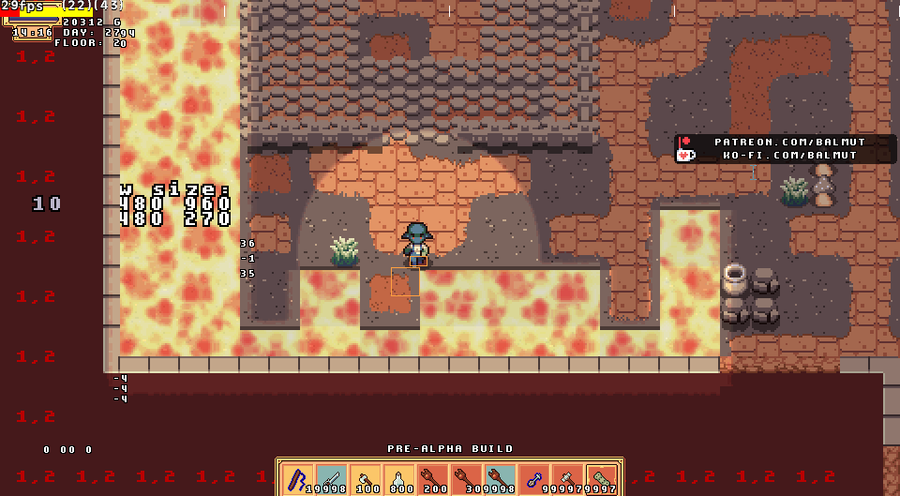Open the patreon.com/balmut link
Image resolution: width=900 pixels, height=496 pixels.
pos(789,142)
